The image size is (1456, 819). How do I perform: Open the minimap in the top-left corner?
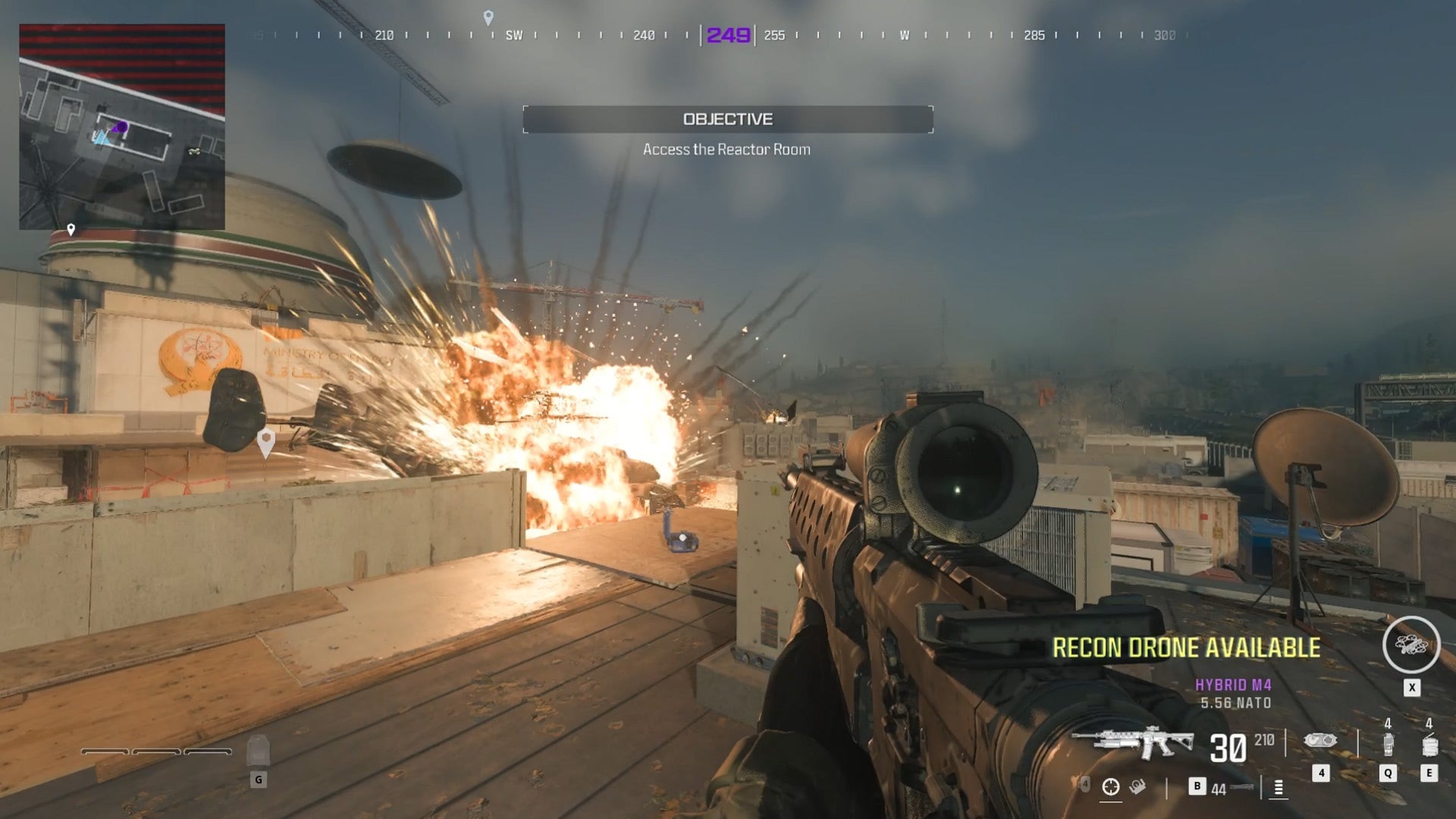tap(121, 125)
